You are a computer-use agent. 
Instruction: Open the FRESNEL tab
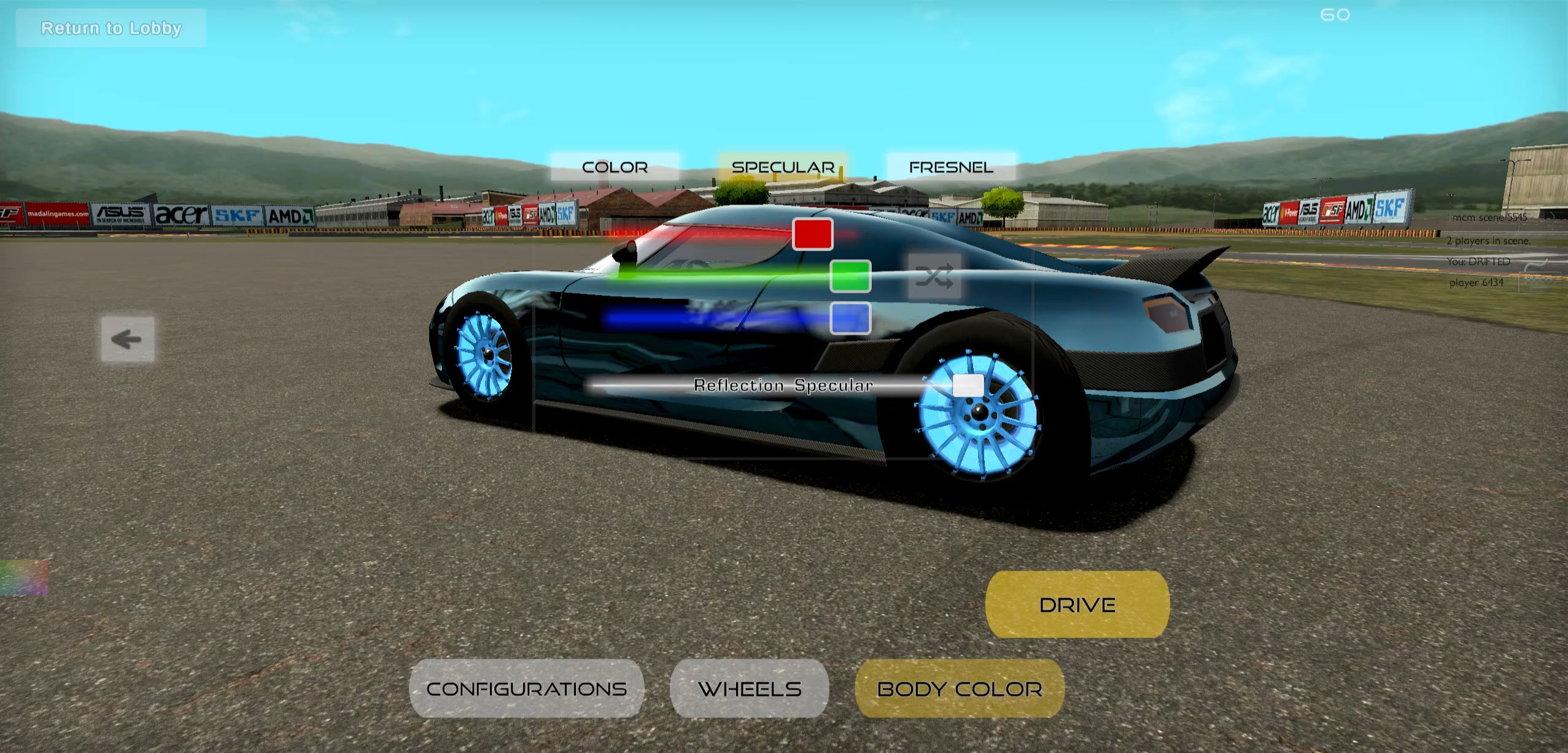coord(950,166)
